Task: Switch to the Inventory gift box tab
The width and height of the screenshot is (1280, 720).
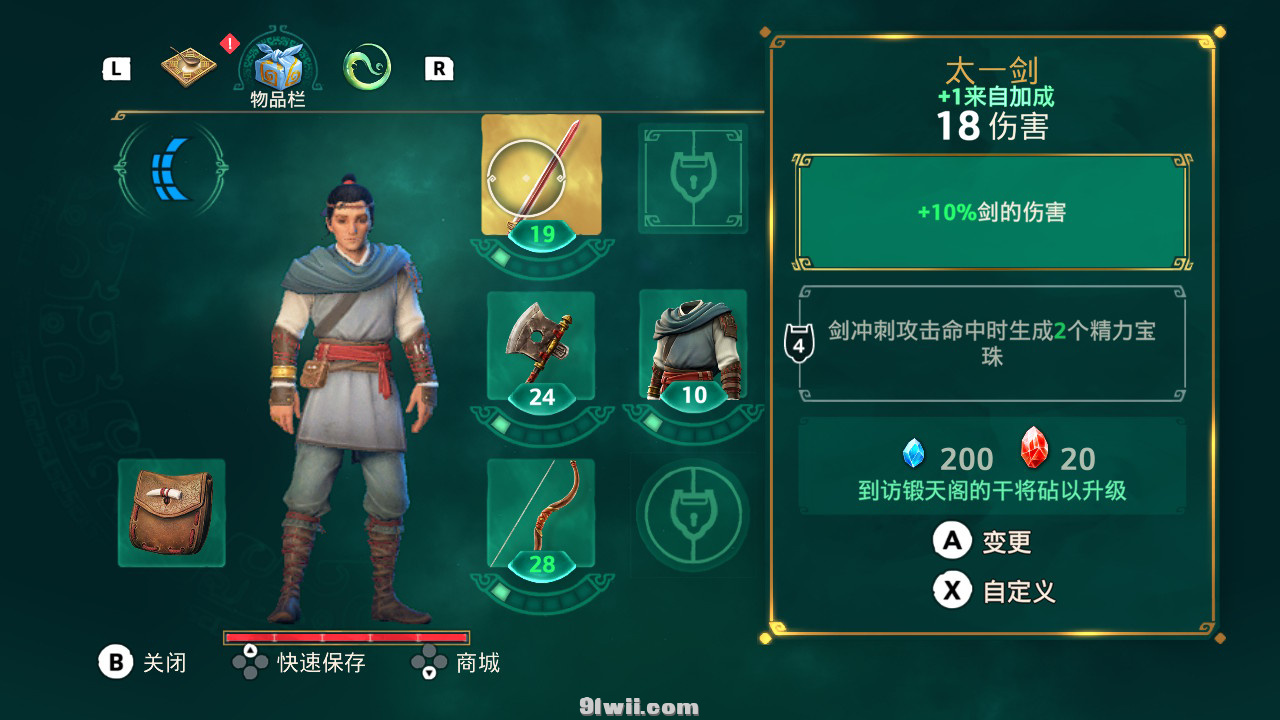Action: [277, 69]
